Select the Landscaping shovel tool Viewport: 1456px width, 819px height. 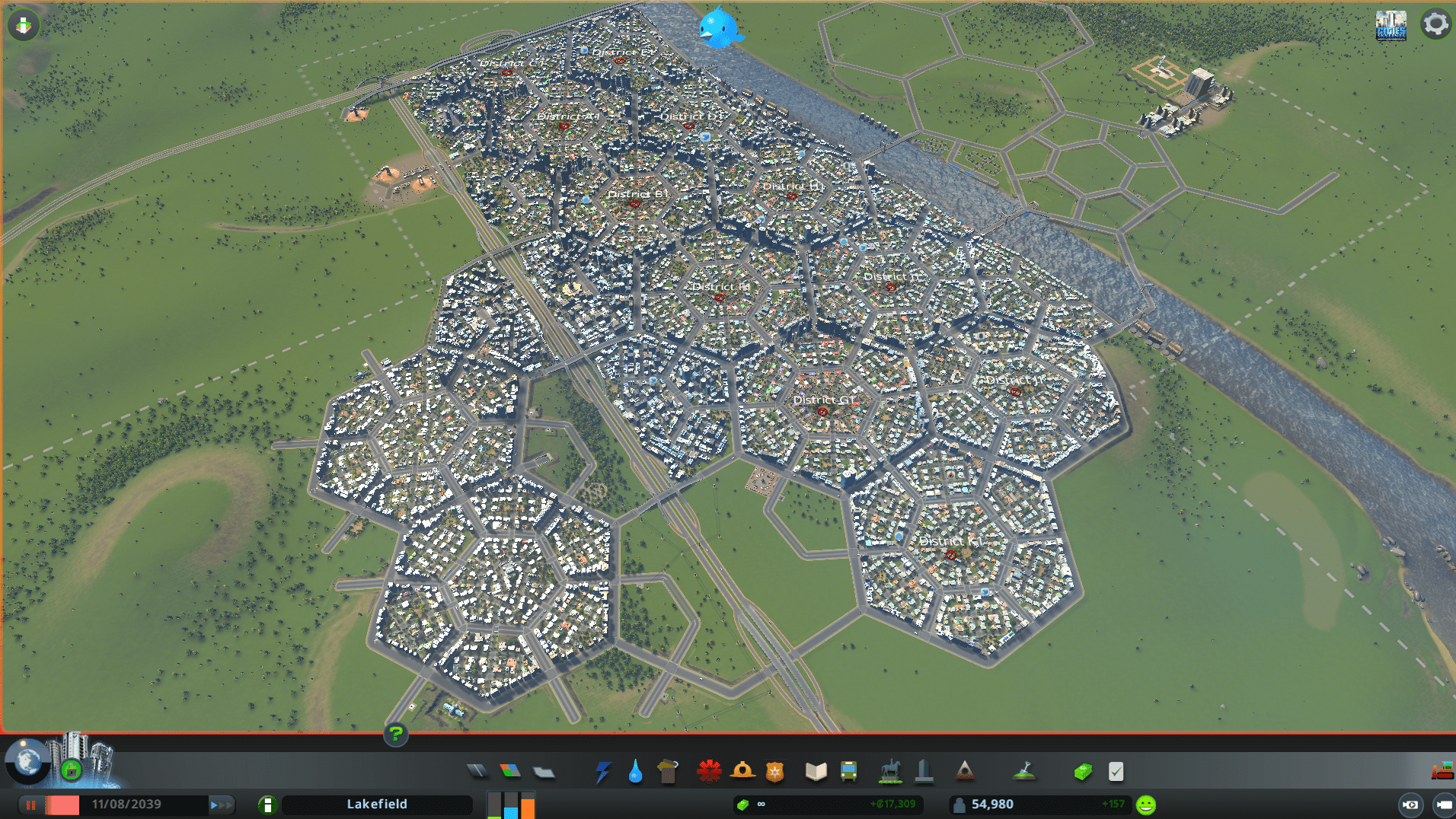pos(1026,771)
